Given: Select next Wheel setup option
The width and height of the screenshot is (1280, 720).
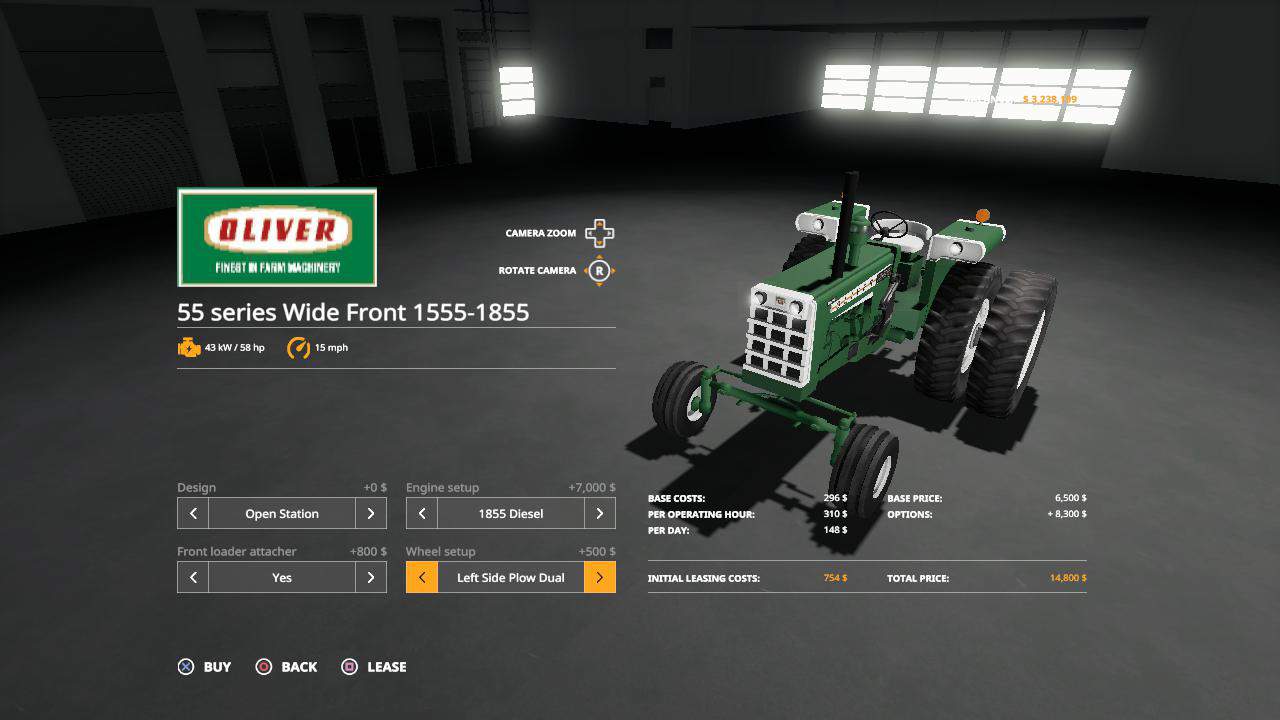Looking at the screenshot, I should [x=599, y=577].
